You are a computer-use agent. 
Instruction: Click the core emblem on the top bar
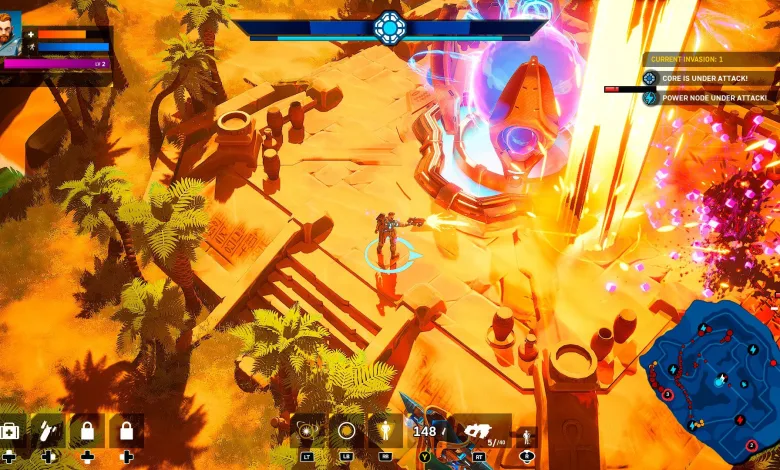[389, 27]
